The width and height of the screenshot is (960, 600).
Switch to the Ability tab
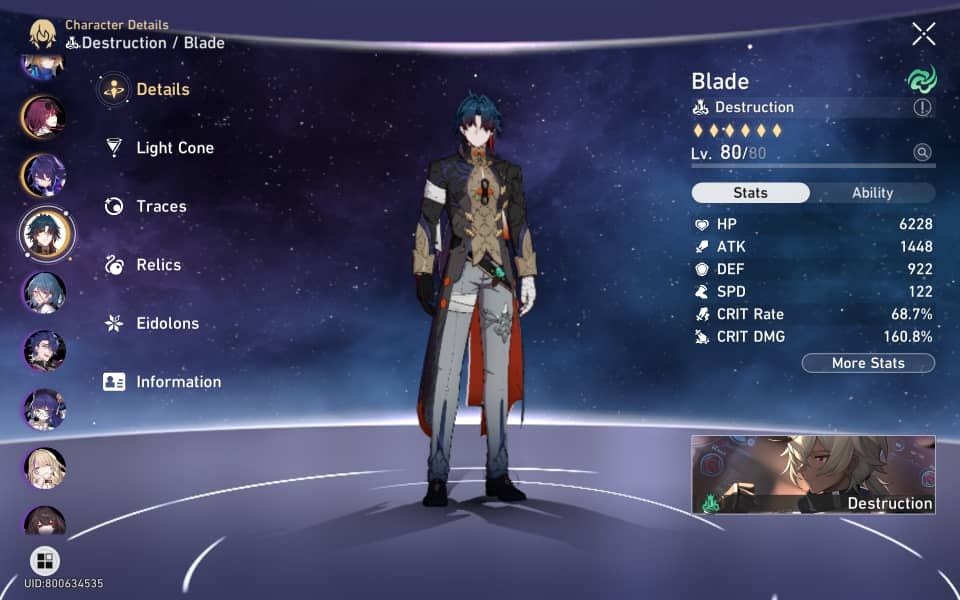(x=872, y=193)
